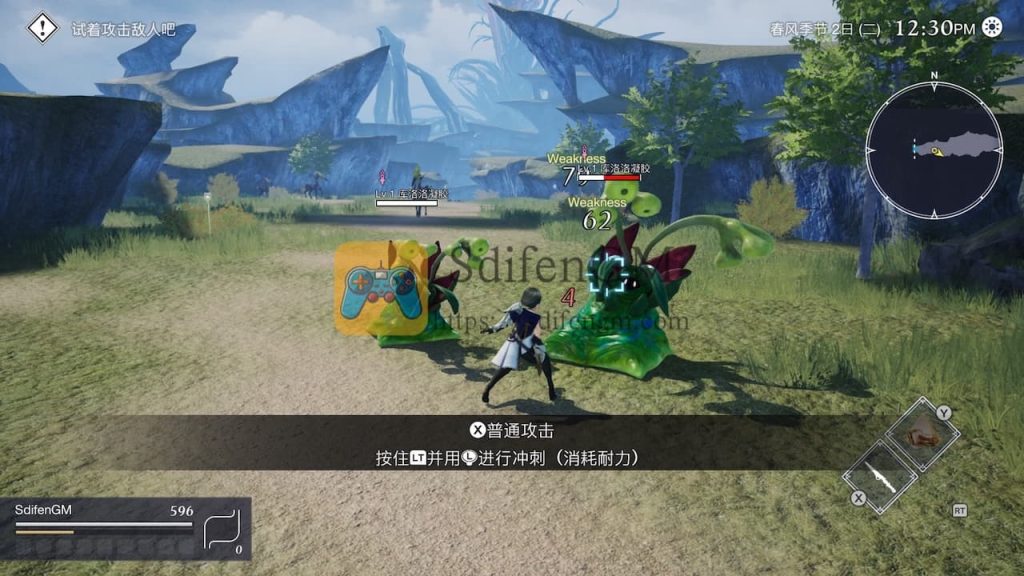Click the exclamation quest tracker icon
Viewport: 1024px width, 576px height.
pyautogui.click(x=42, y=28)
